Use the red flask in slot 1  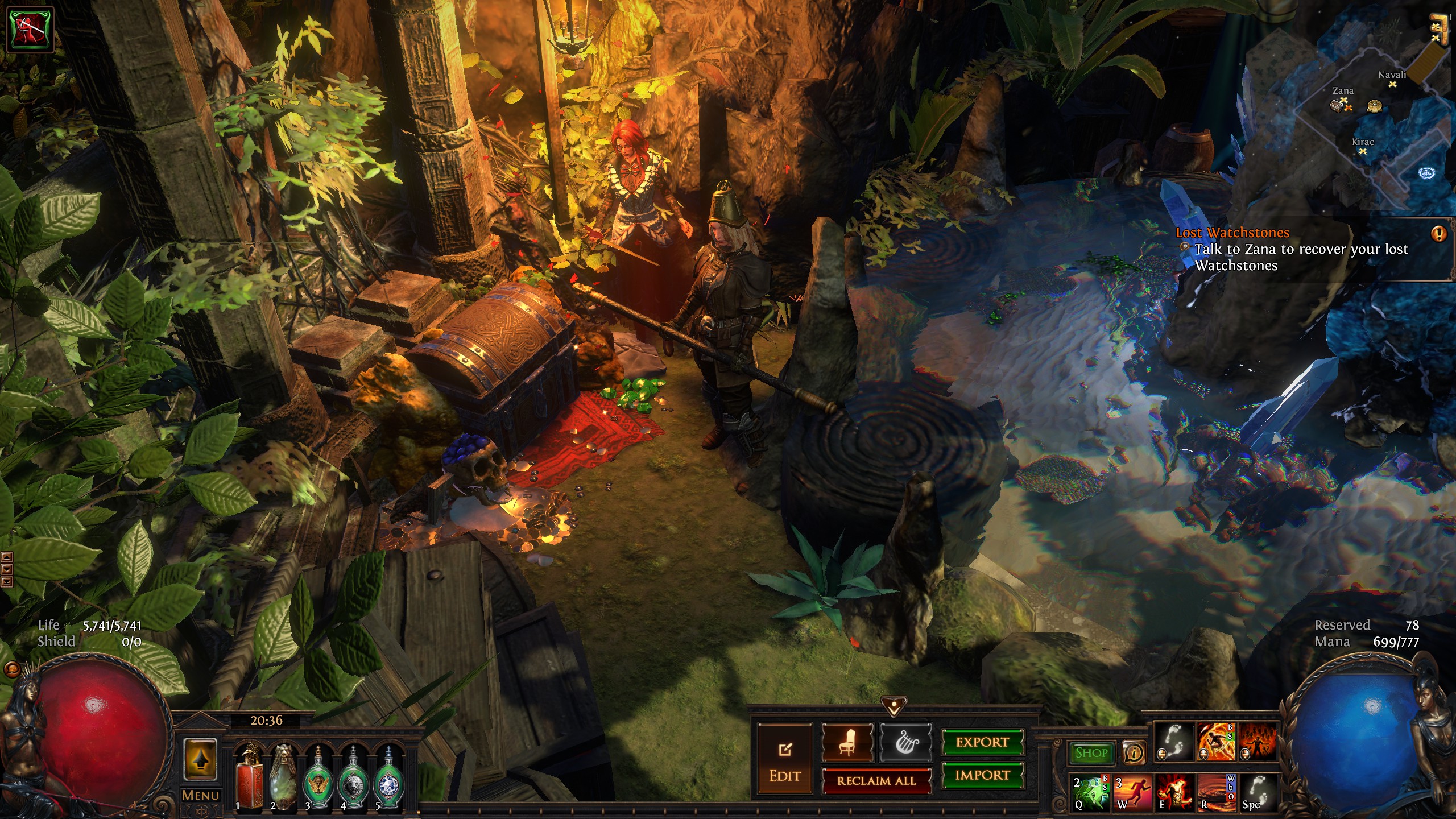pyautogui.click(x=249, y=777)
